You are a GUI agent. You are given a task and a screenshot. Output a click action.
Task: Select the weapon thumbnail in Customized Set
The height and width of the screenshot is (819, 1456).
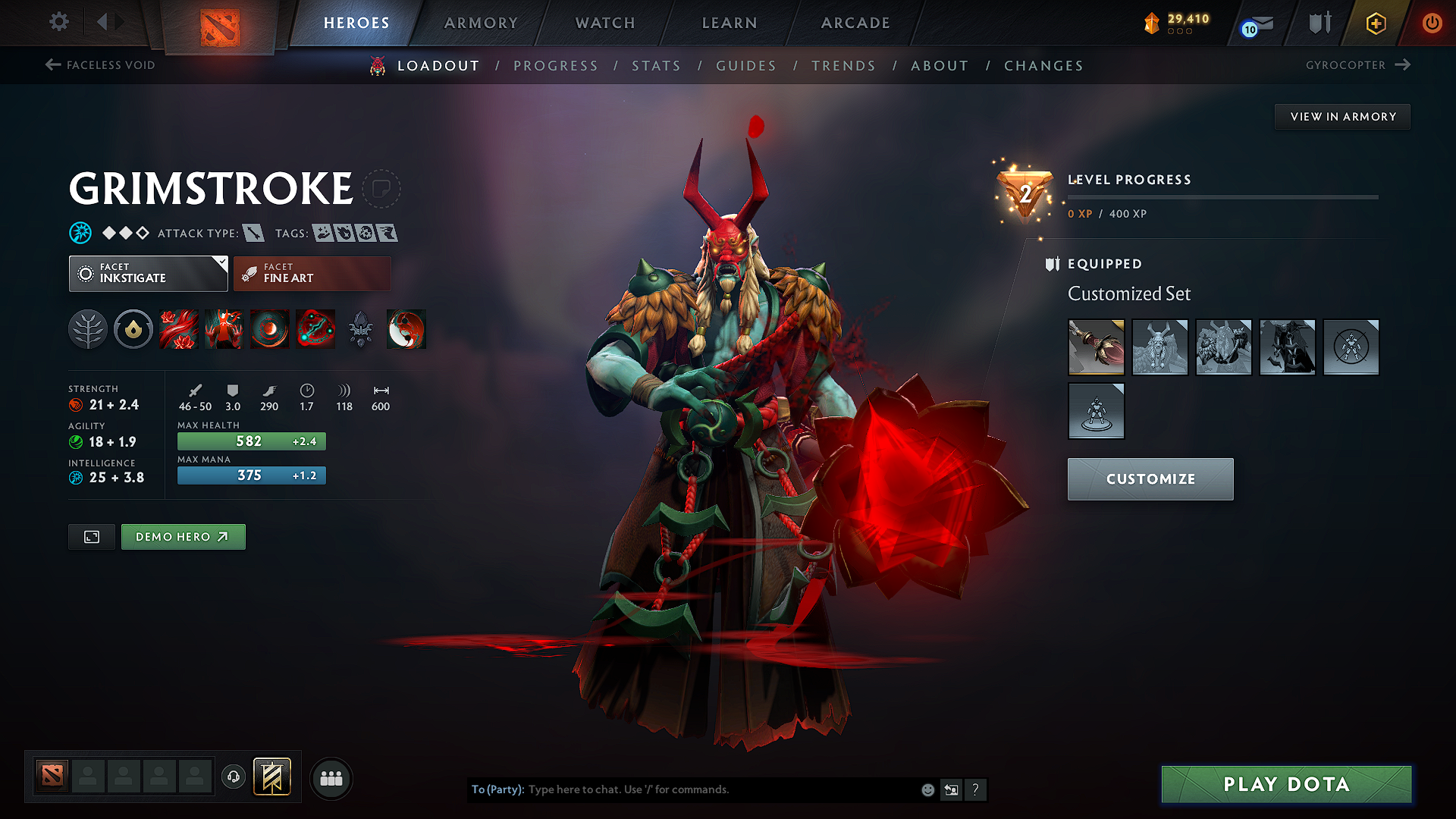(x=1096, y=347)
